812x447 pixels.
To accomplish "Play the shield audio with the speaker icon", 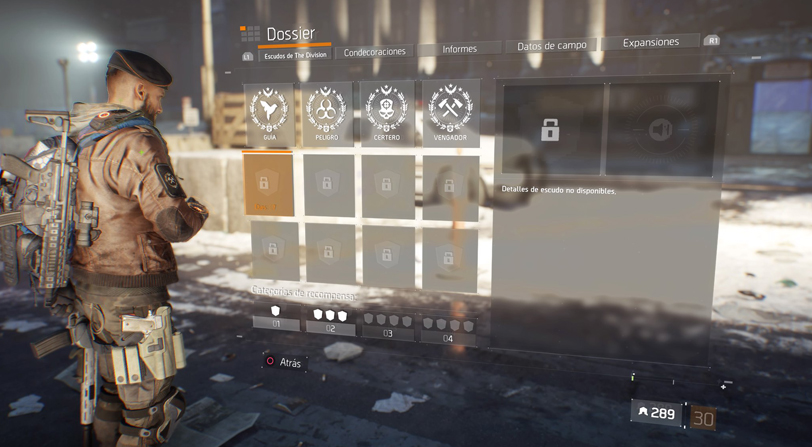I will pyautogui.click(x=661, y=130).
